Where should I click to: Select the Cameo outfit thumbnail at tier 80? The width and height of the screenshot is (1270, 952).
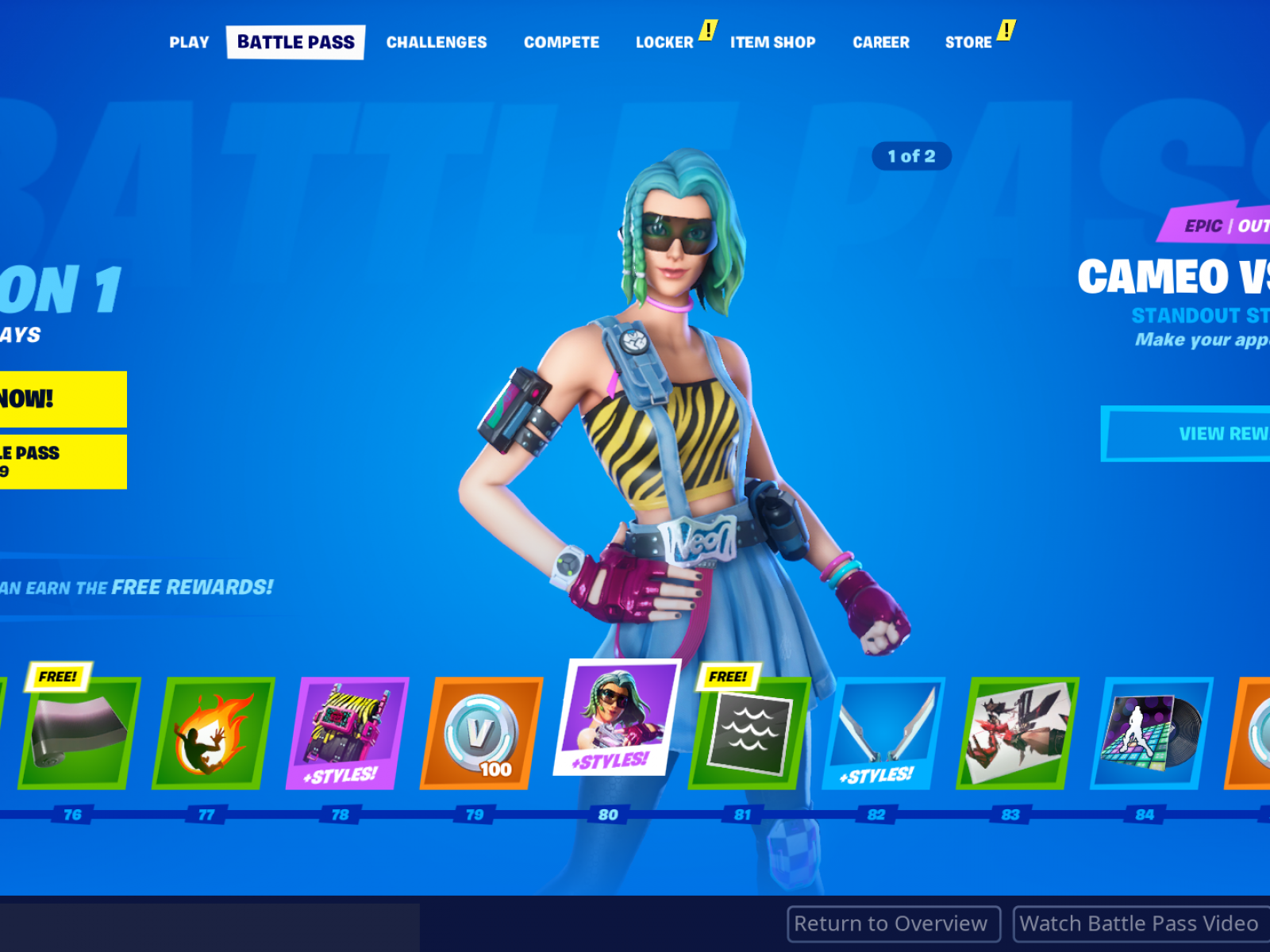[x=621, y=718]
